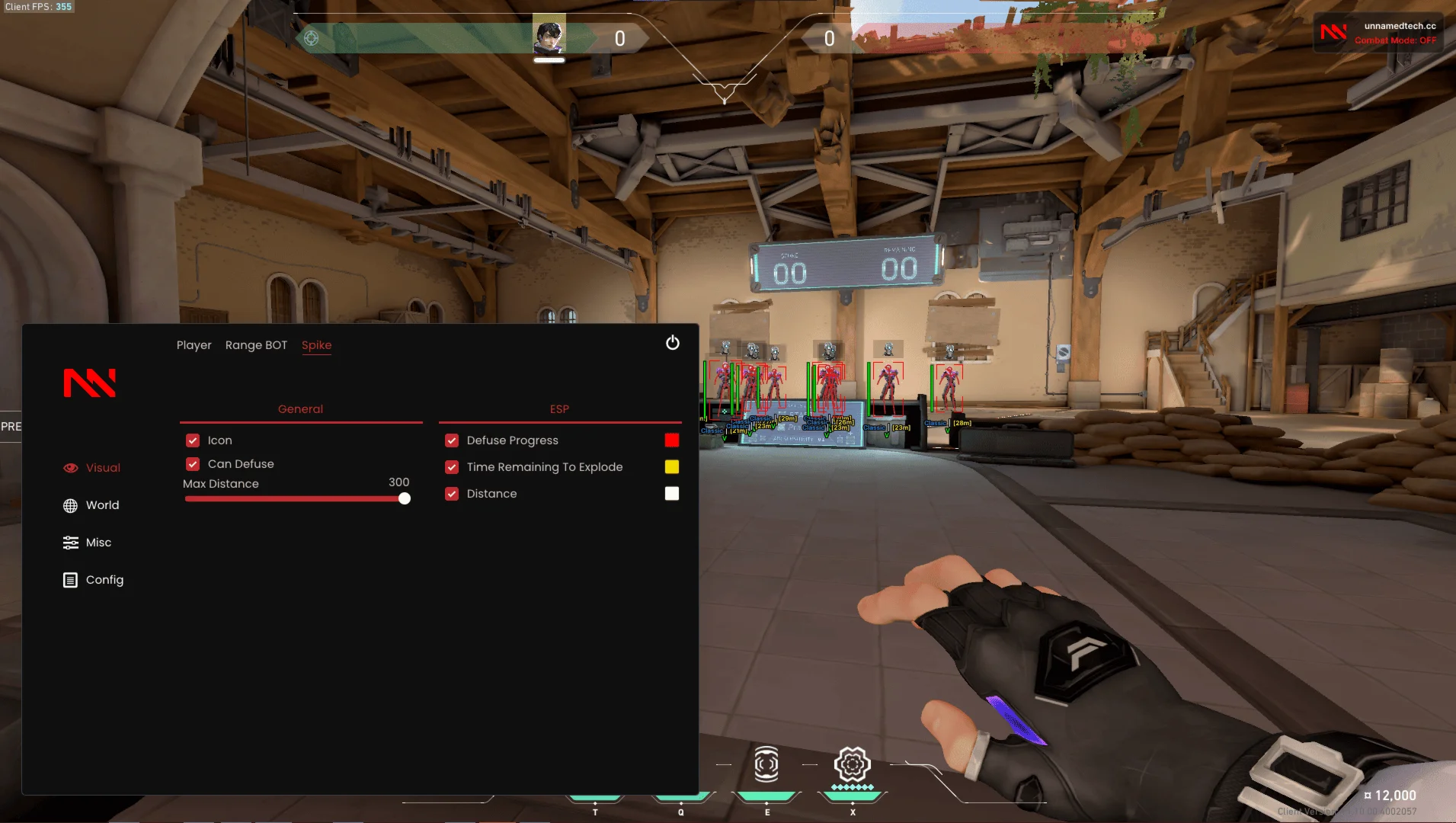Image resolution: width=1456 pixels, height=823 pixels.
Task: Click the red Defuse Progress color swatch
Action: click(670, 440)
